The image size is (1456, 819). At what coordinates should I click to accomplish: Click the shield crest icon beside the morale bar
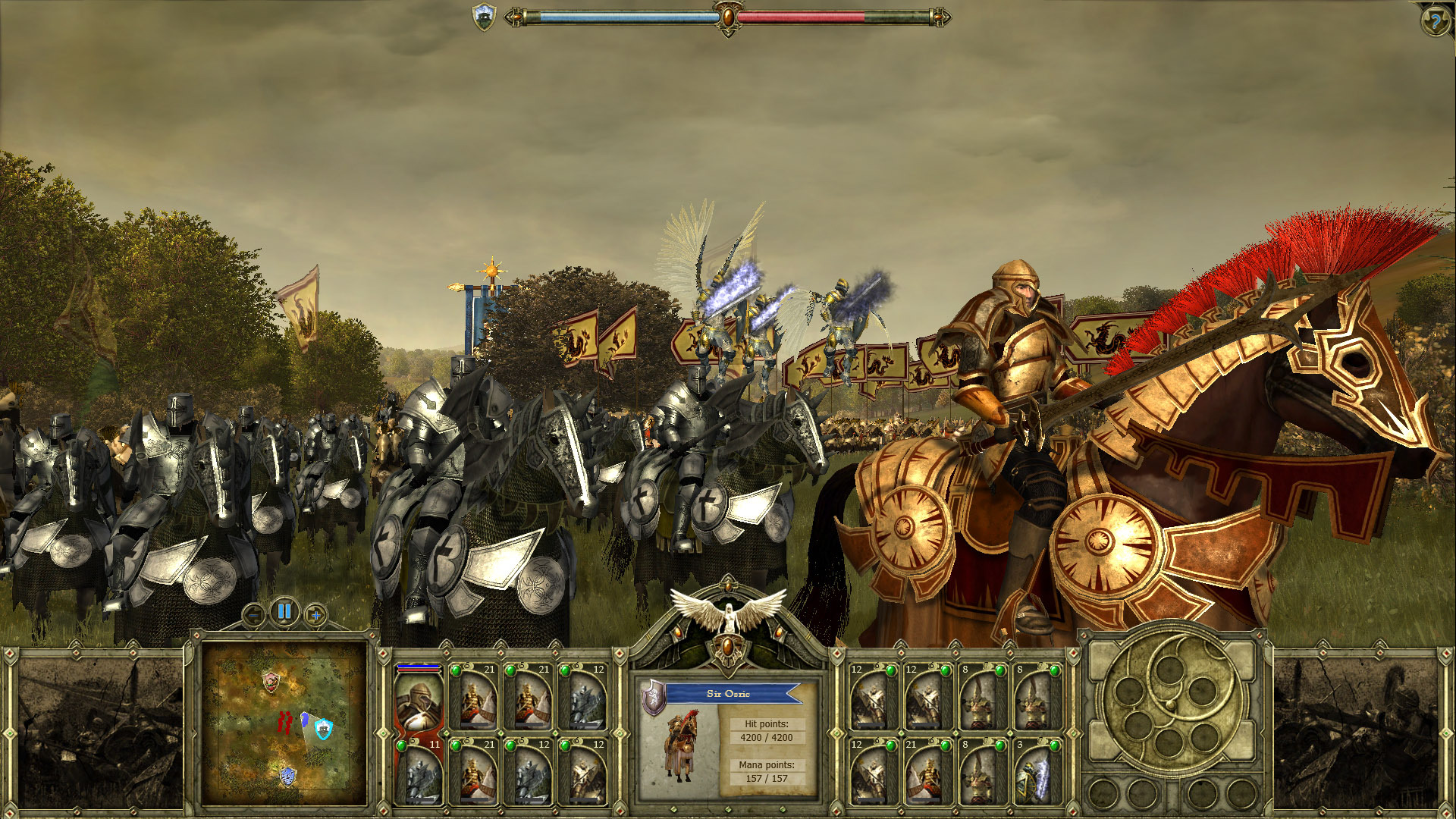click(x=483, y=15)
